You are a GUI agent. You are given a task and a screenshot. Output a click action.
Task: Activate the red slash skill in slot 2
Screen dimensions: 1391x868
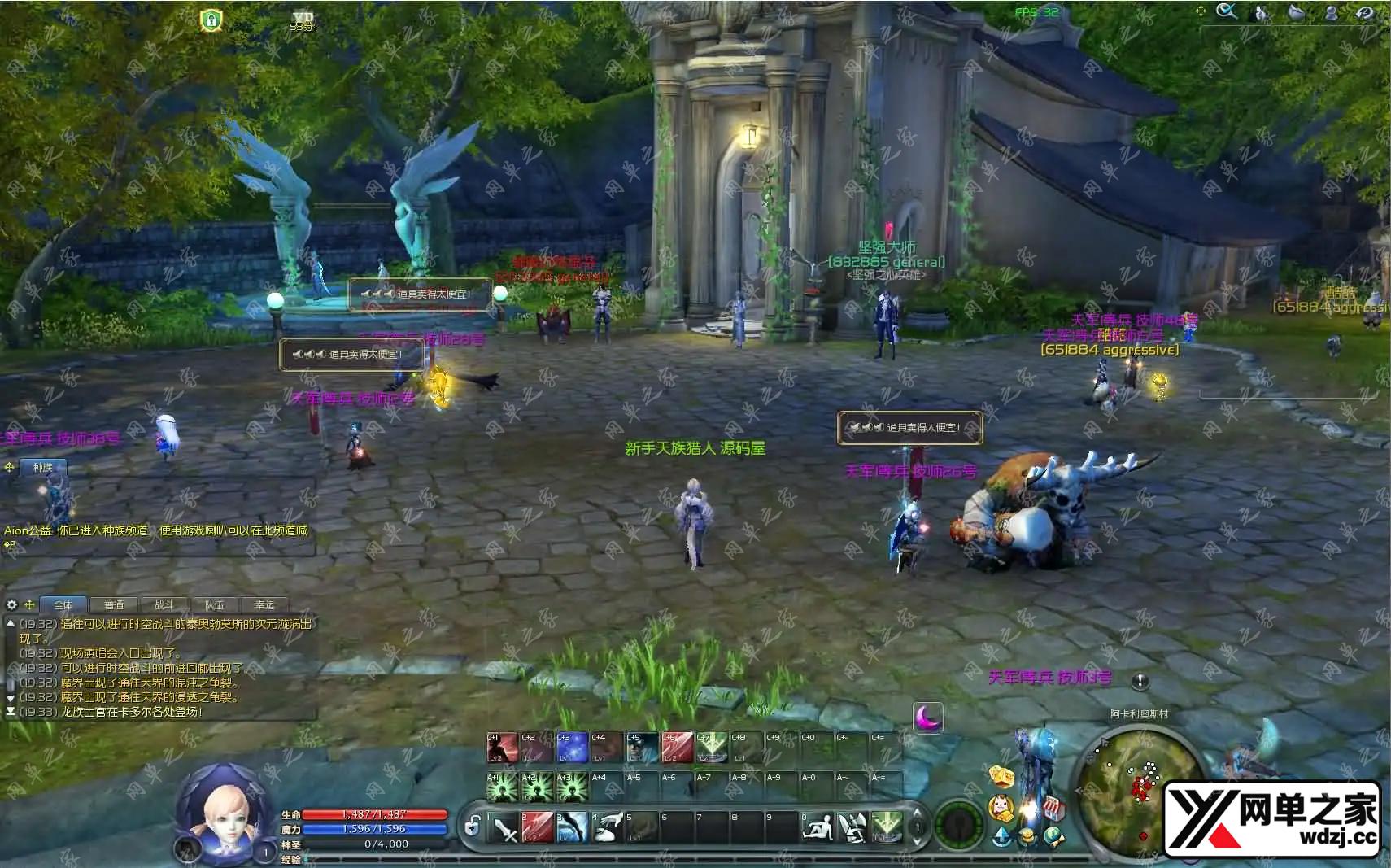pyautogui.click(x=538, y=828)
